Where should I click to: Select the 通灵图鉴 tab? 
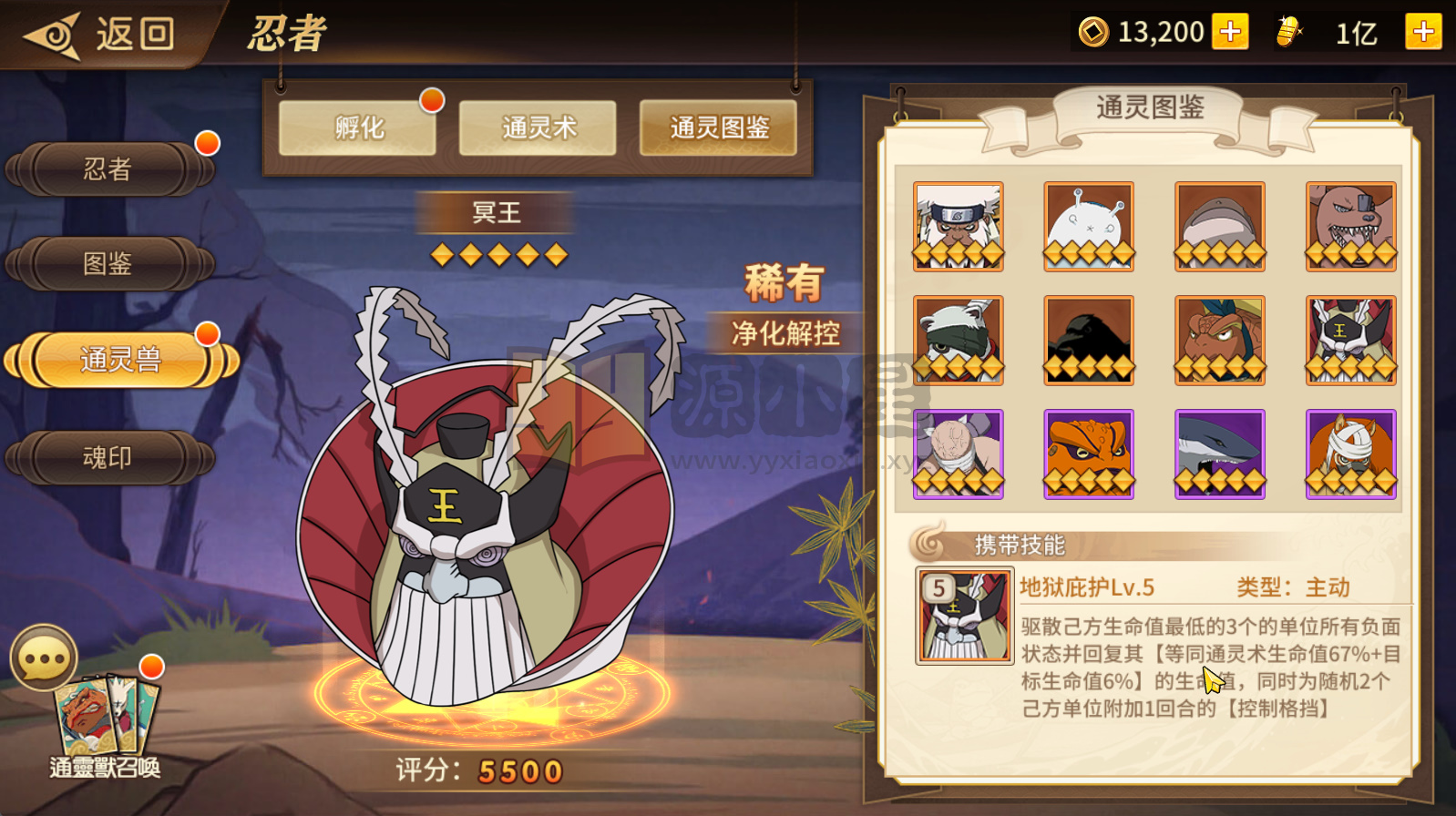click(718, 128)
